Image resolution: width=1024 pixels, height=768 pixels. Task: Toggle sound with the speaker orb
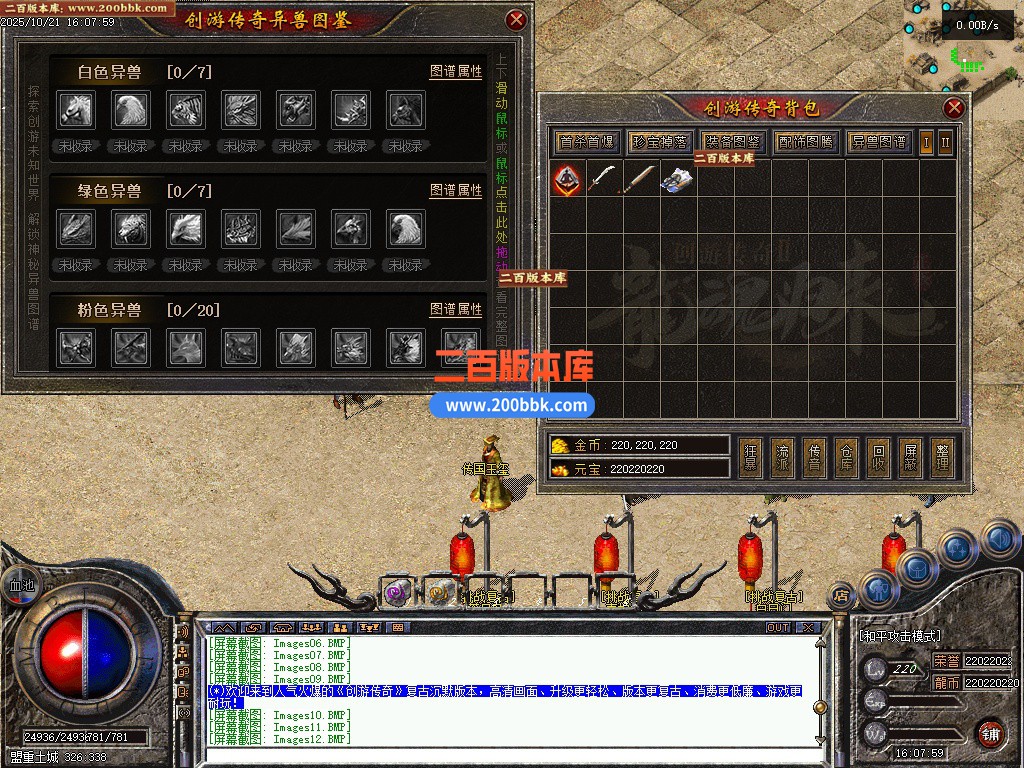coord(999,539)
